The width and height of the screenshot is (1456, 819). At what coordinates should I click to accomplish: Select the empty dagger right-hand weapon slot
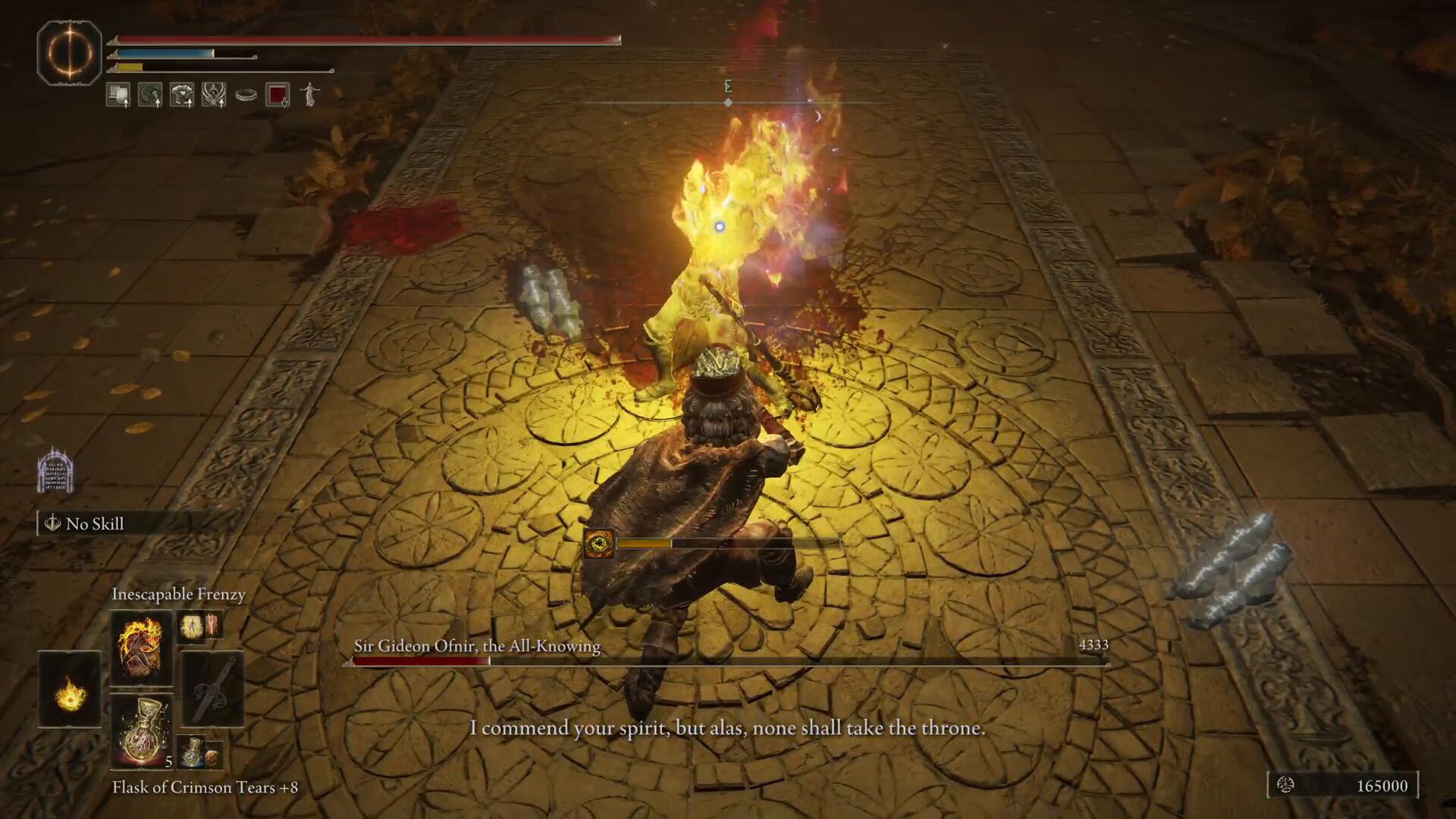coord(212,689)
